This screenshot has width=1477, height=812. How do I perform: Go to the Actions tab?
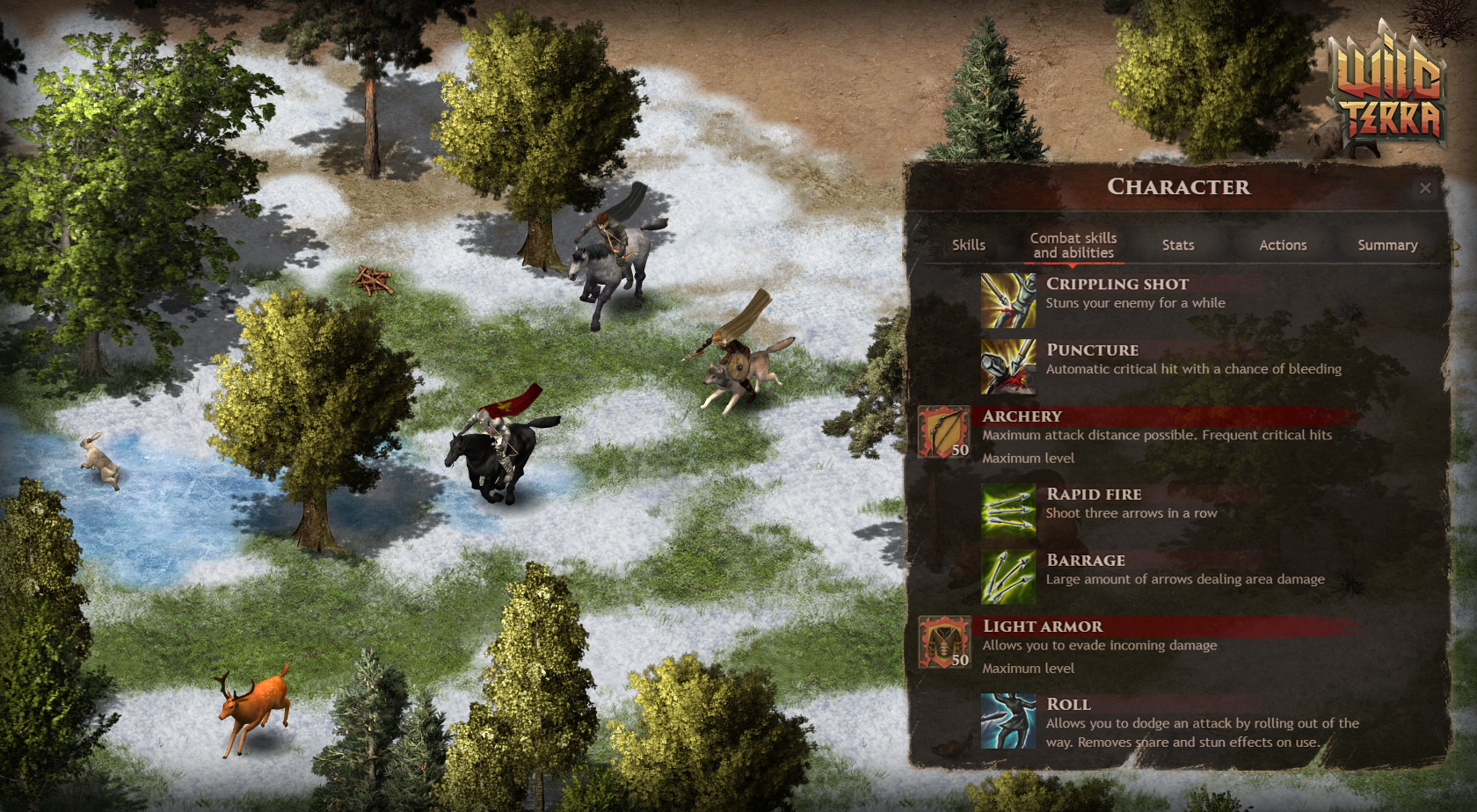pyautogui.click(x=1283, y=245)
